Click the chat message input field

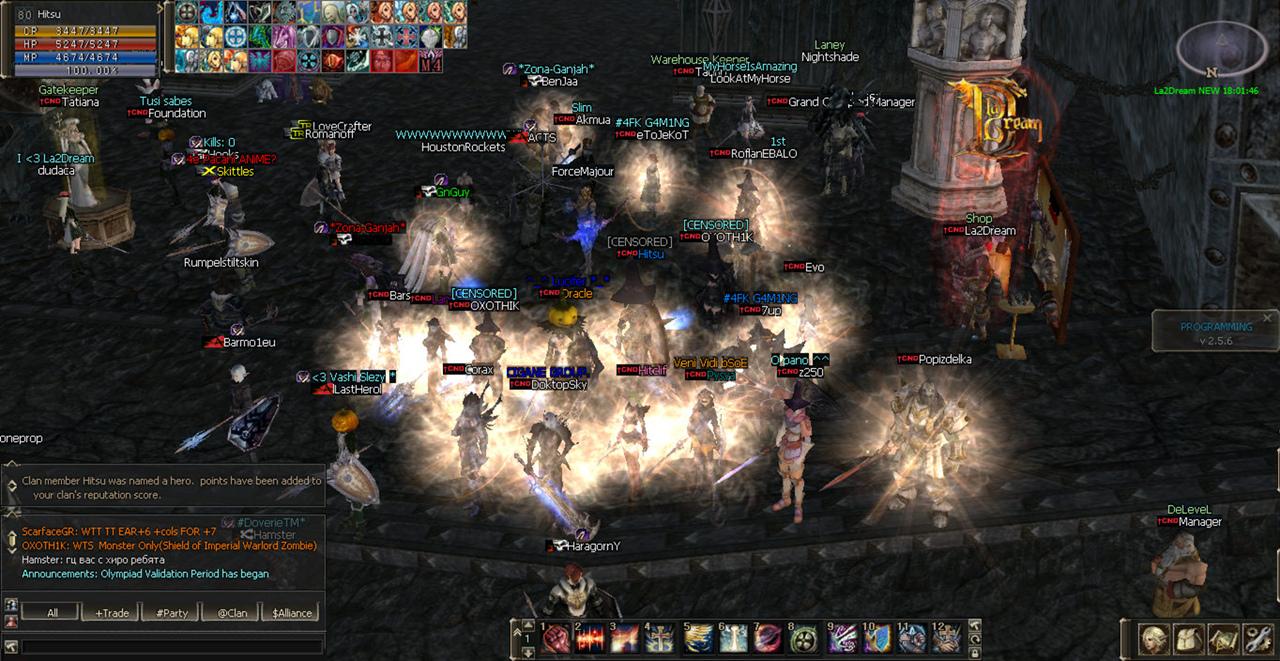(172, 647)
